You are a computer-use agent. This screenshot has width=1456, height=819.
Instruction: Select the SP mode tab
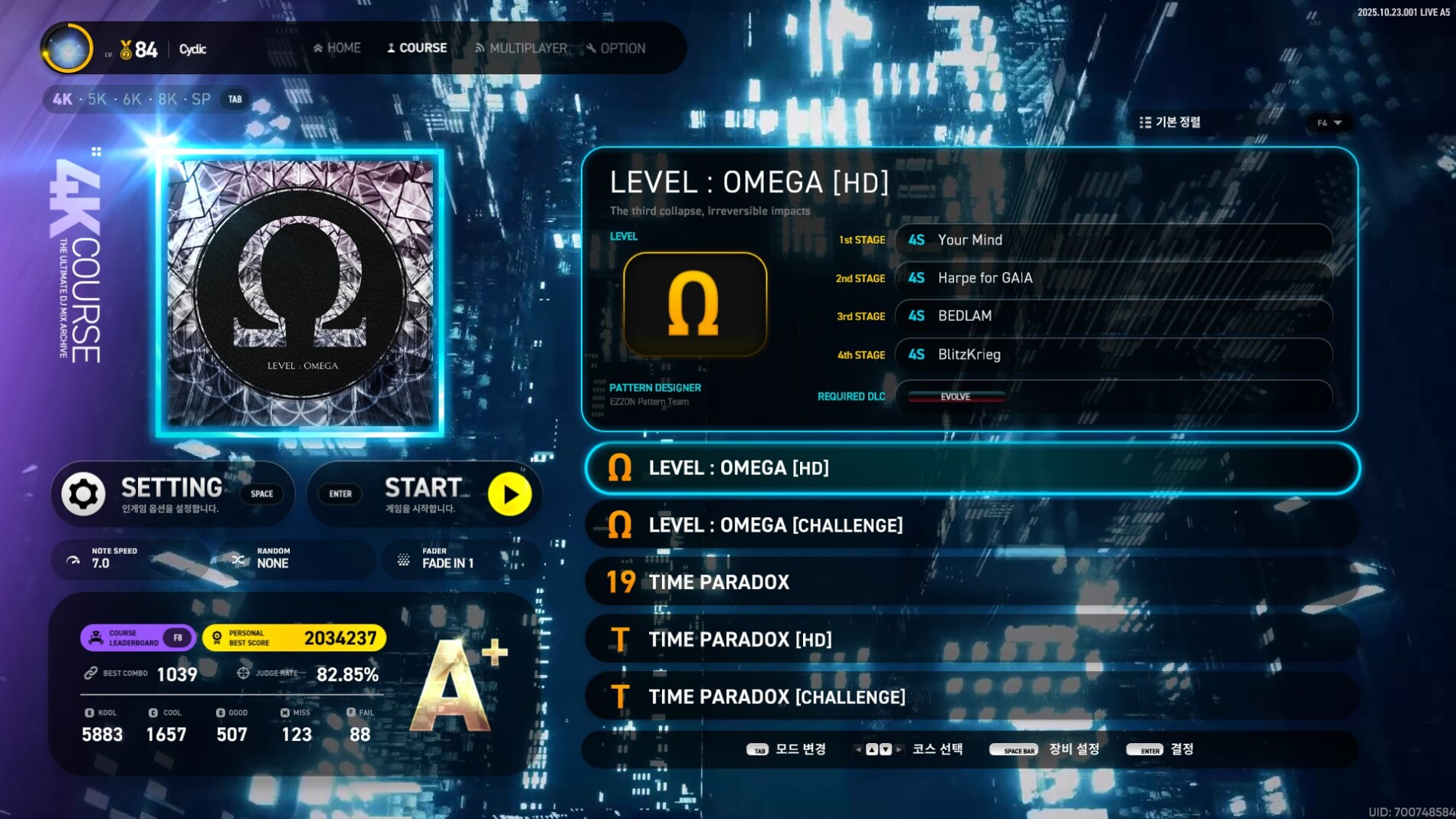[201, 100]
